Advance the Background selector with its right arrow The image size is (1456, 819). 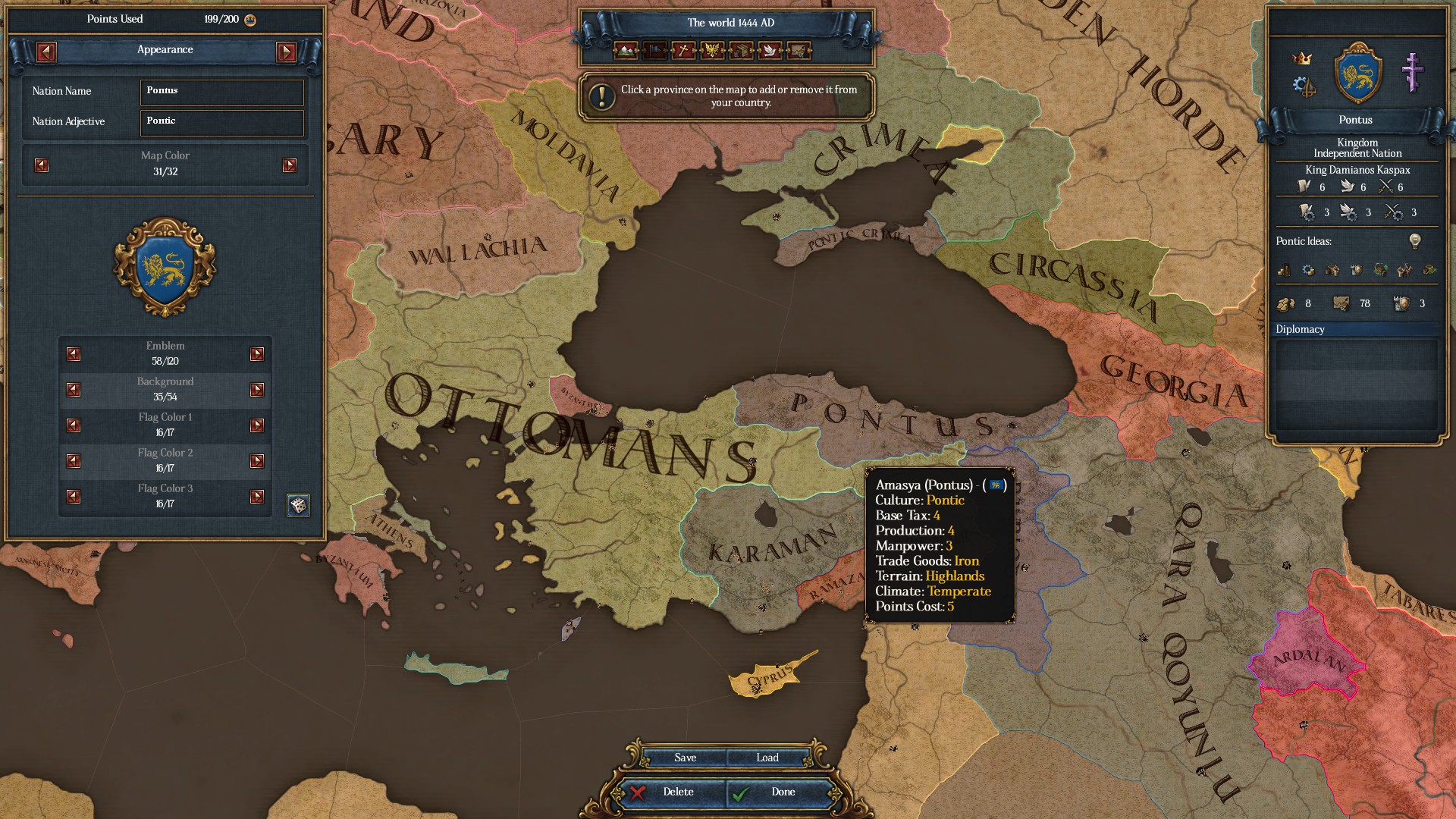[x=256, y=389]
